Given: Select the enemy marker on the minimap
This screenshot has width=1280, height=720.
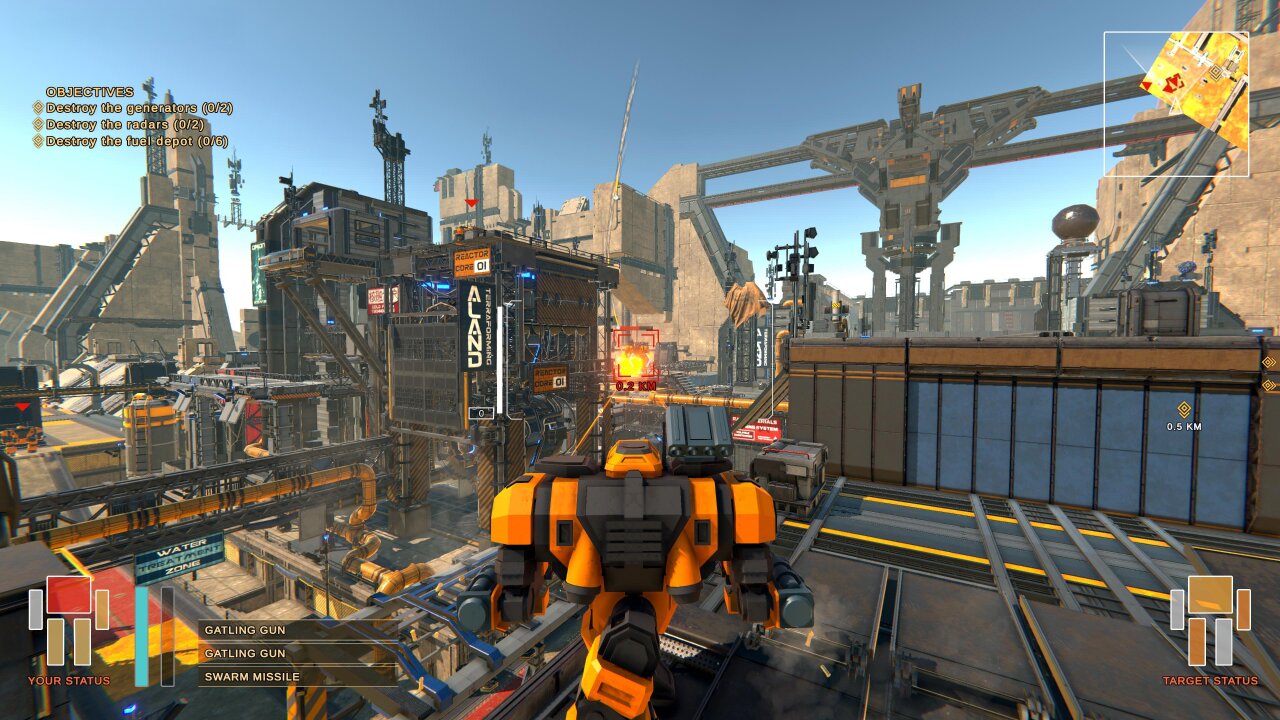Looking at the screenshot, I should click(1172, 83).
